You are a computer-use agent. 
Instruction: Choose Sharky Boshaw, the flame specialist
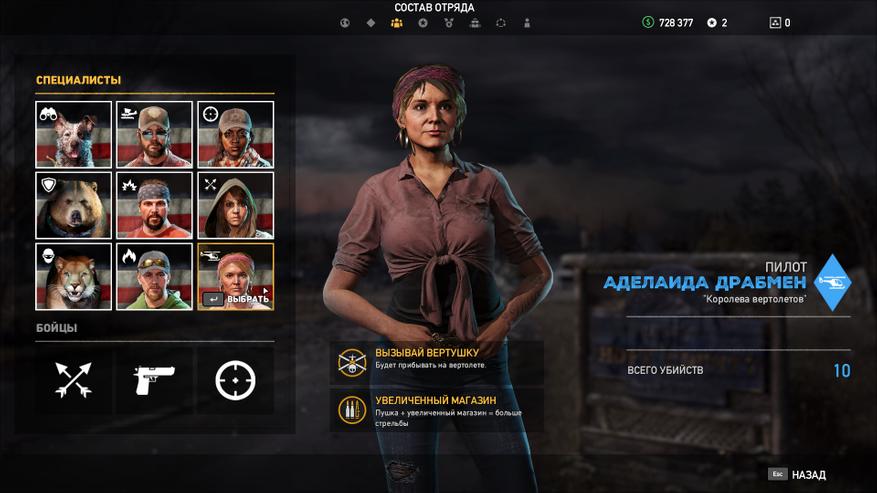154,276
